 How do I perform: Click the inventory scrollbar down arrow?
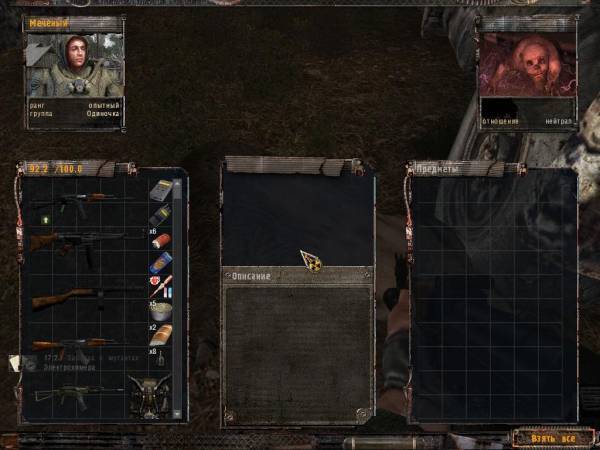[179, 413]
